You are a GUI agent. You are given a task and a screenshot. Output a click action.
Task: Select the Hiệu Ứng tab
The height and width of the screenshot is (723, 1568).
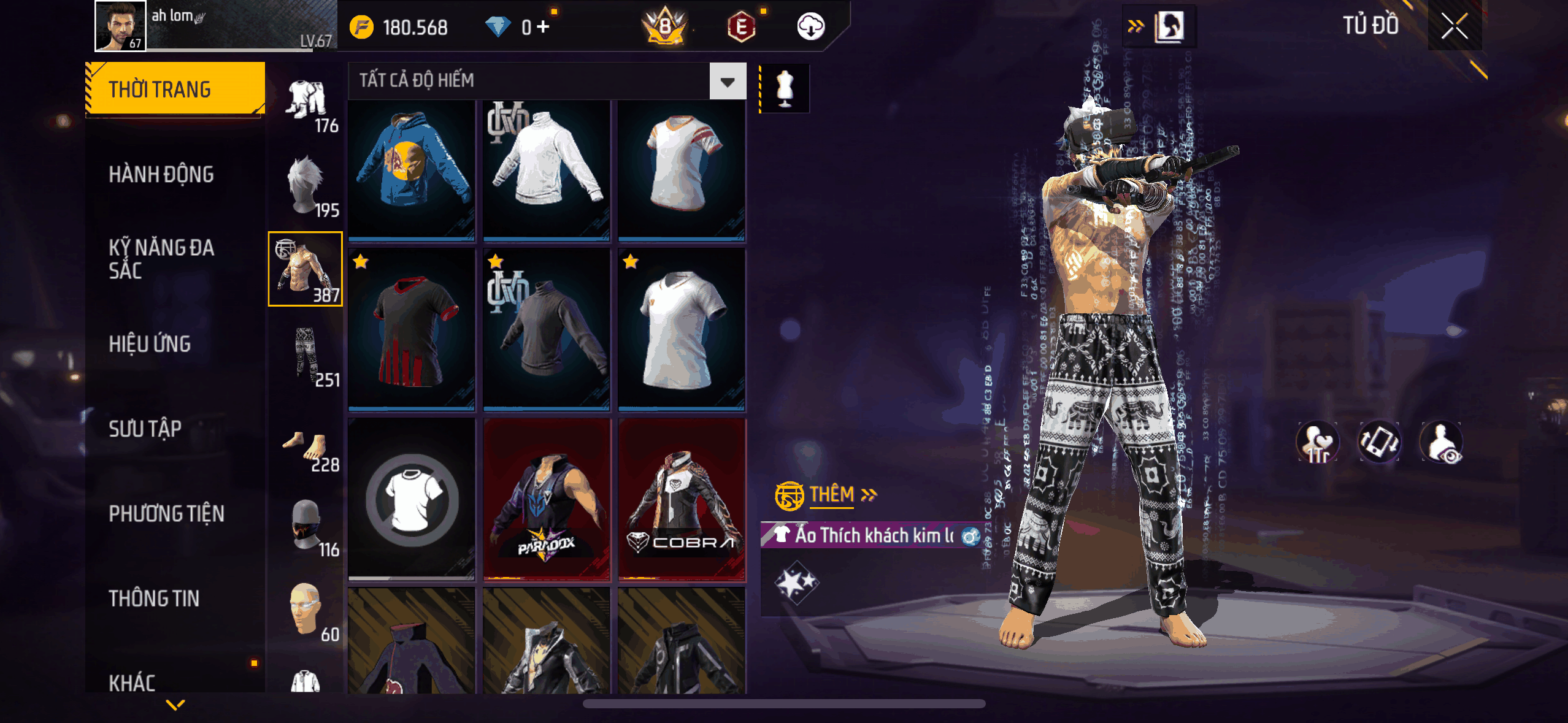[150, 344]
